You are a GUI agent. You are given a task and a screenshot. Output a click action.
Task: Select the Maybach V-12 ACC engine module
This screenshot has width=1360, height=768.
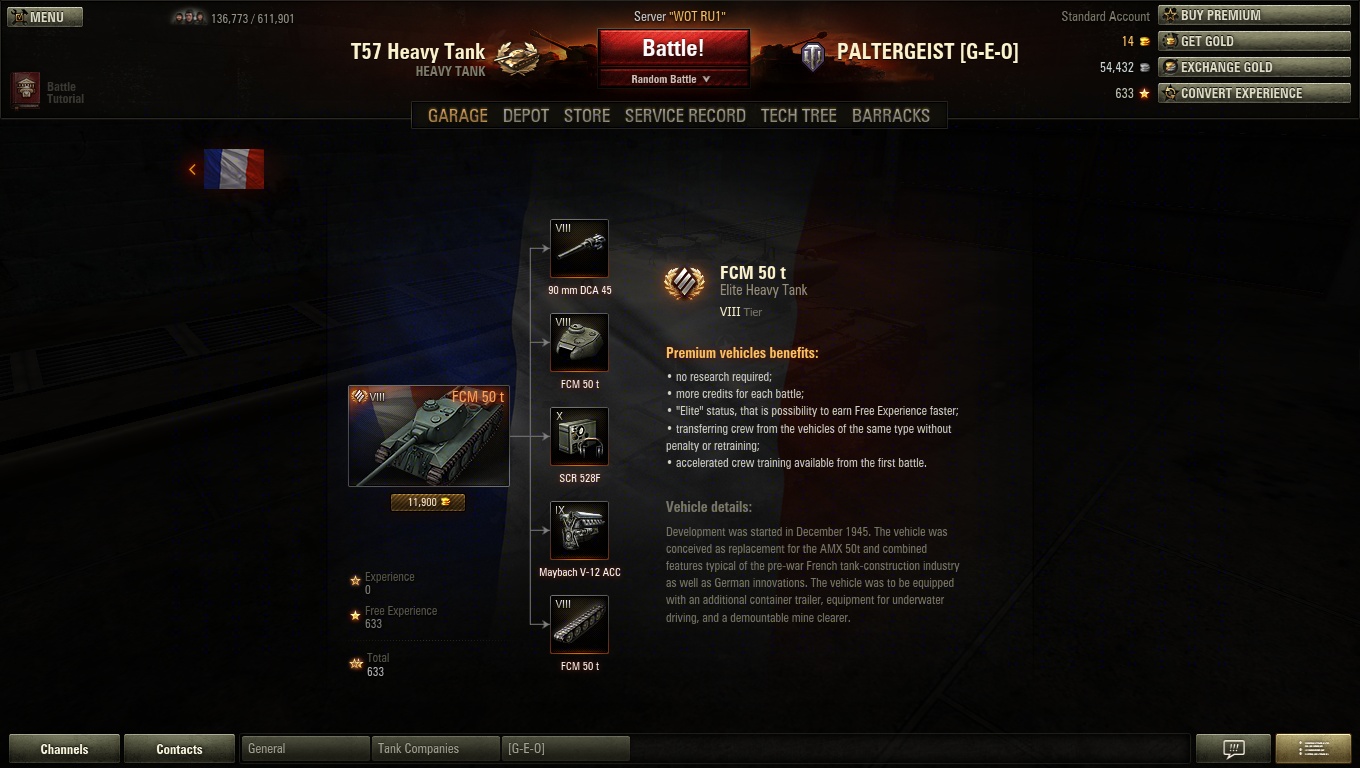(579, 530)
